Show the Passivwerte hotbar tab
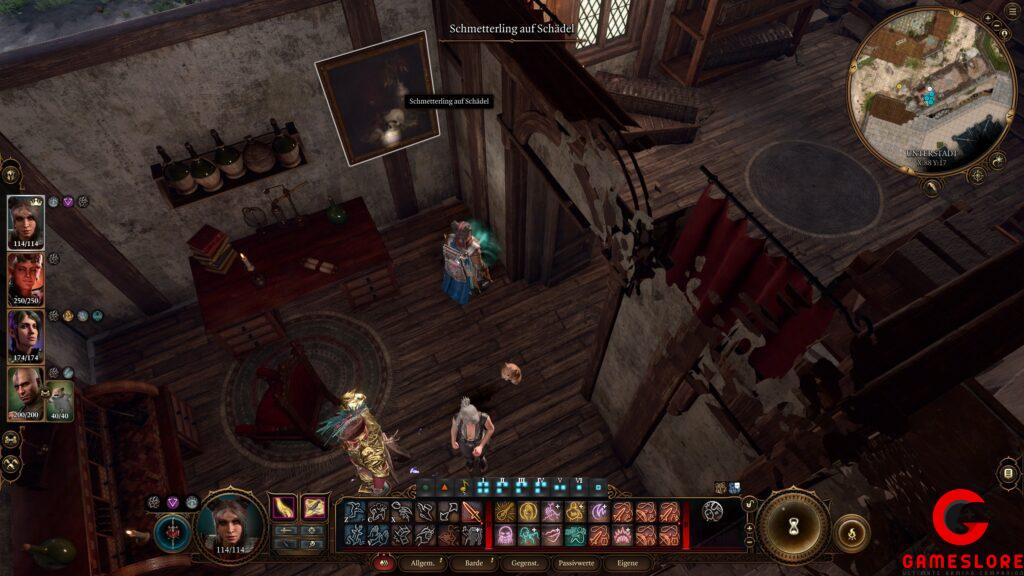1024x576 pixels. point(577,565)
